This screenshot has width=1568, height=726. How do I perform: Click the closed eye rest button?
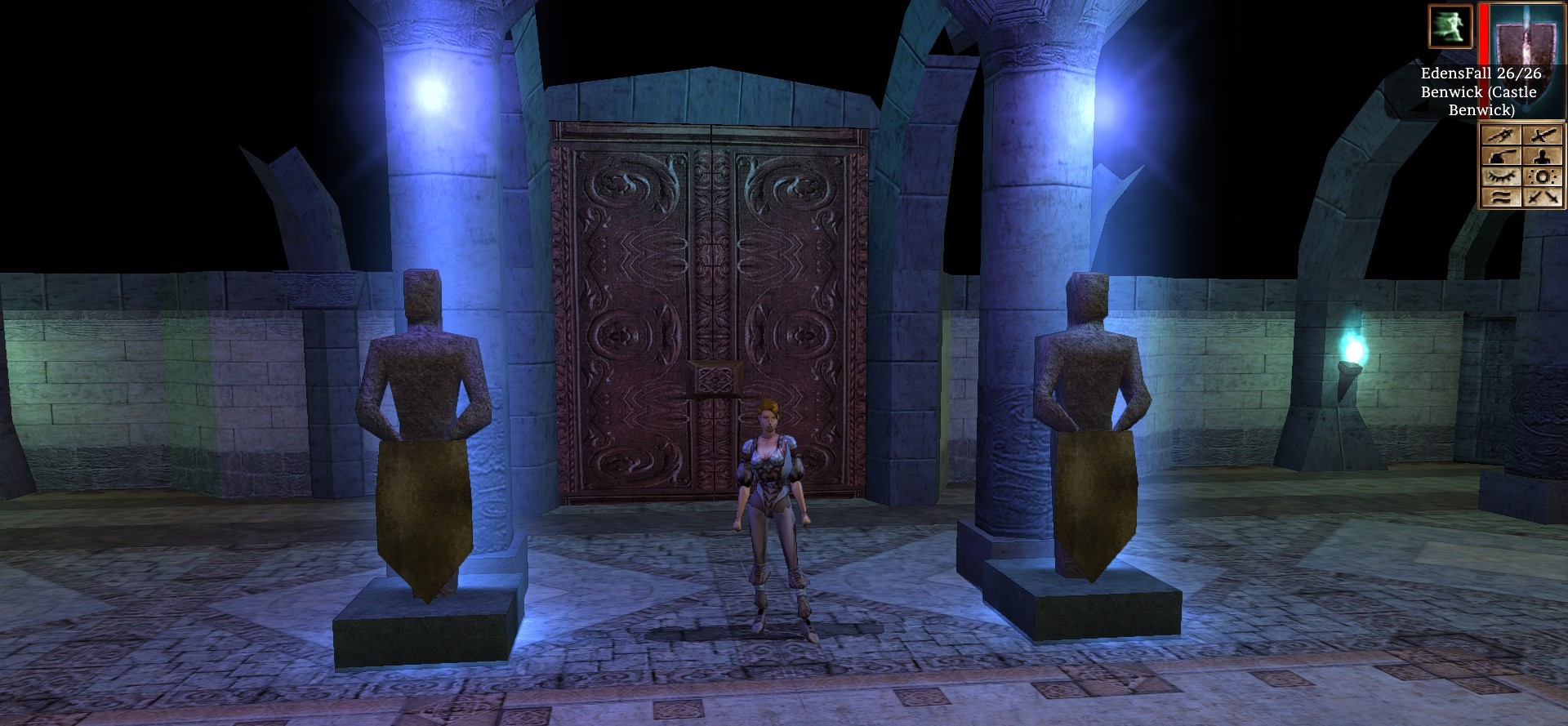coord(1501,176)
